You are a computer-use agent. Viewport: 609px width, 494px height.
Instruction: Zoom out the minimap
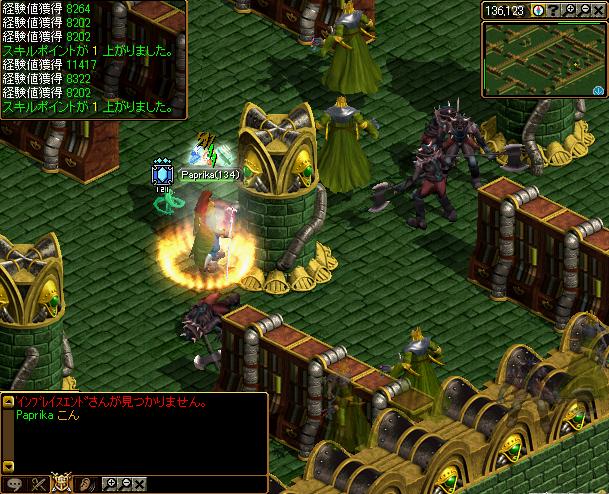pos(585,11)
